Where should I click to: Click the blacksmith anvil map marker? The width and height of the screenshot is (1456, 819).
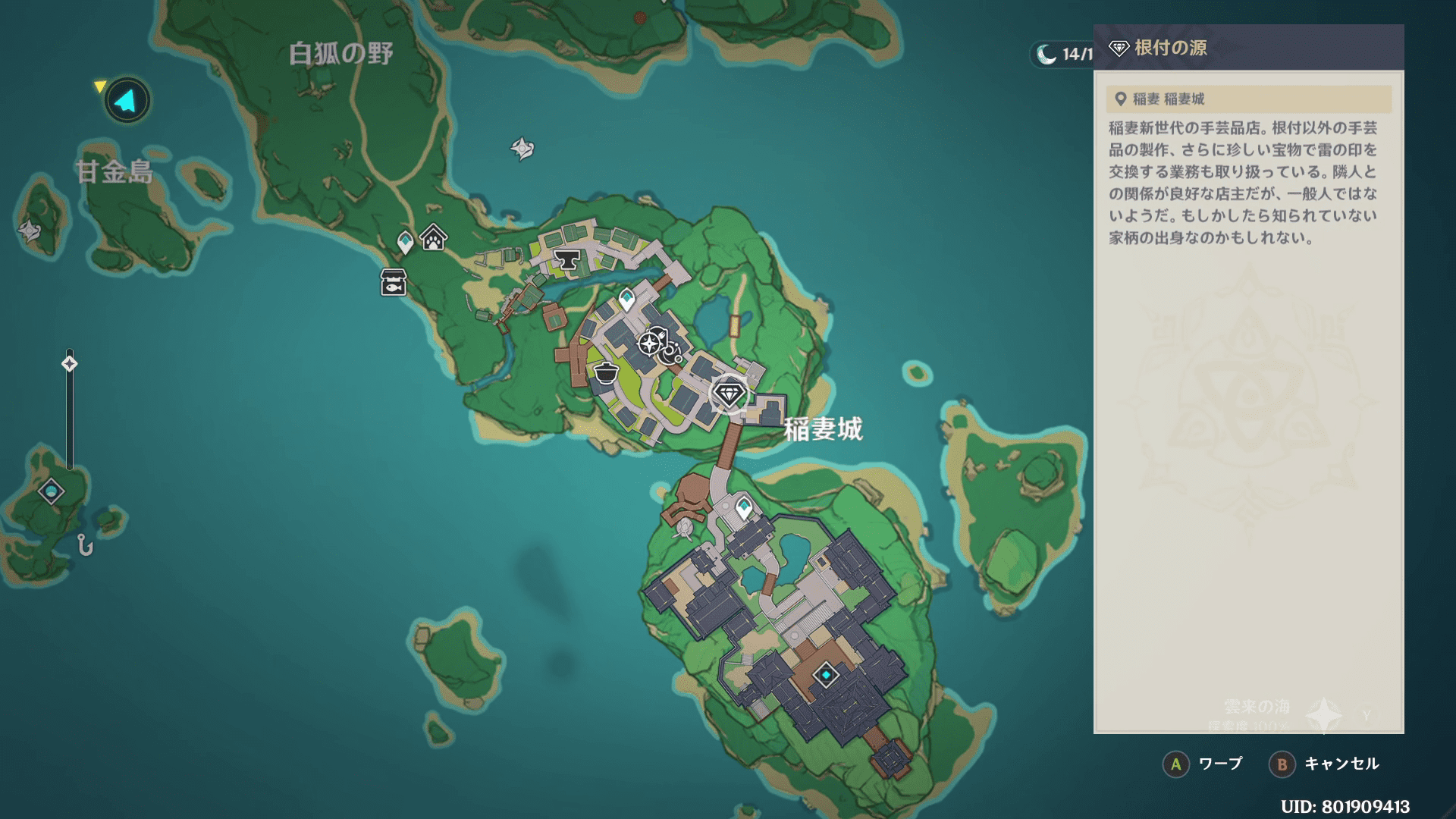(566, 261)
